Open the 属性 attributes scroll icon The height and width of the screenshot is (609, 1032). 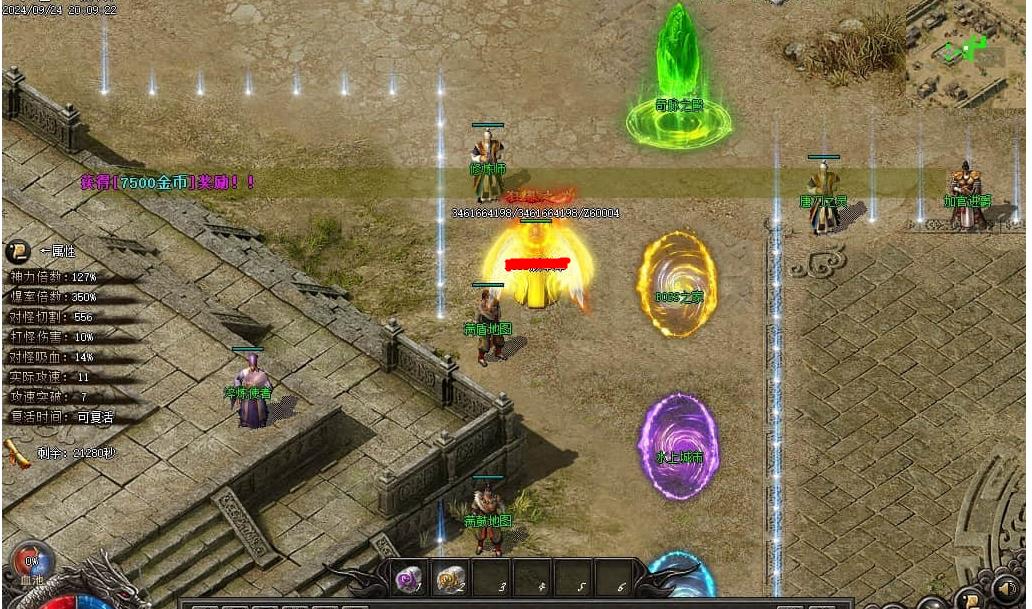[x=18, y=251]
